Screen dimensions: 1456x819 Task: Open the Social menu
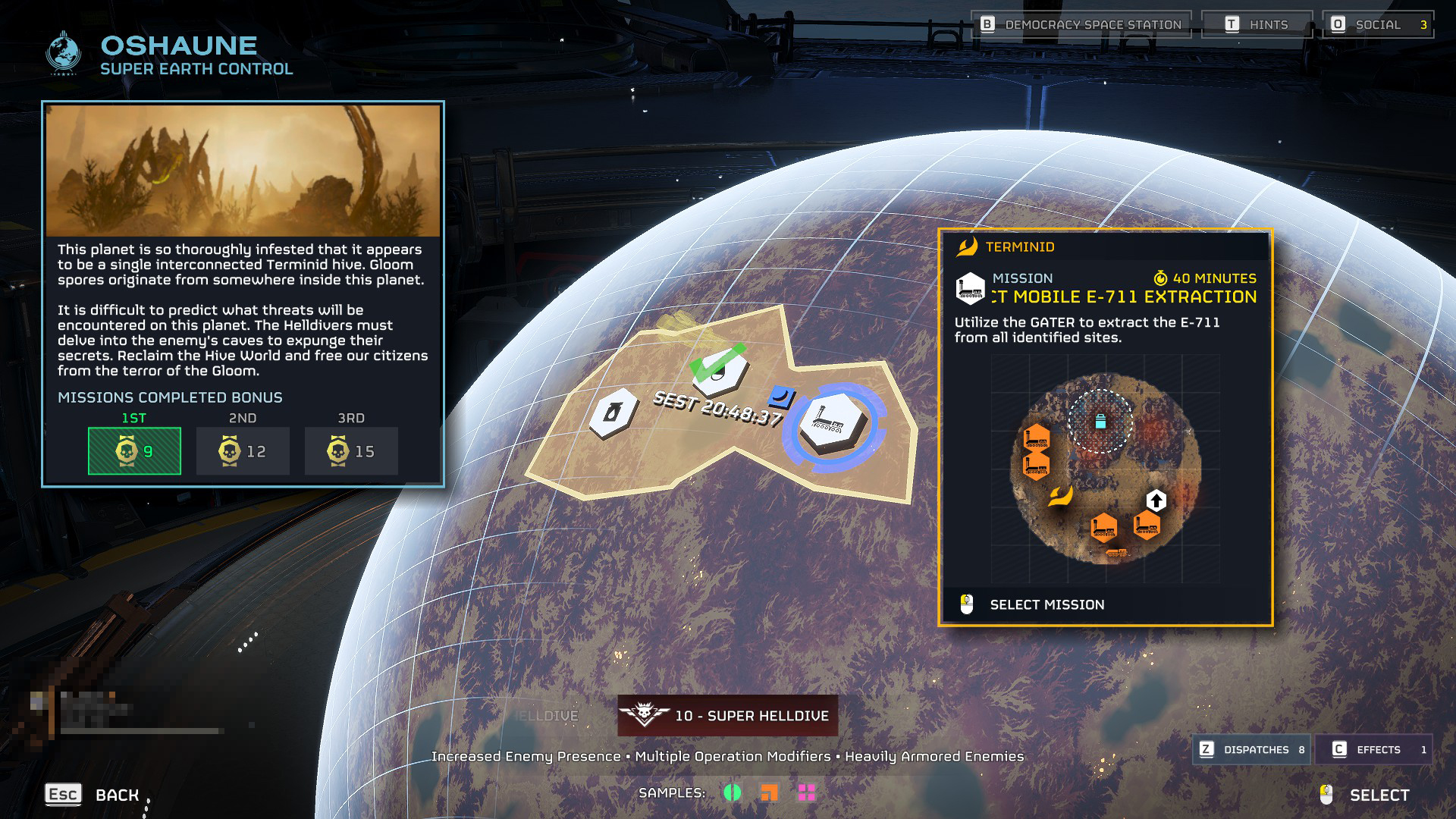click(x=1378, y=25)
